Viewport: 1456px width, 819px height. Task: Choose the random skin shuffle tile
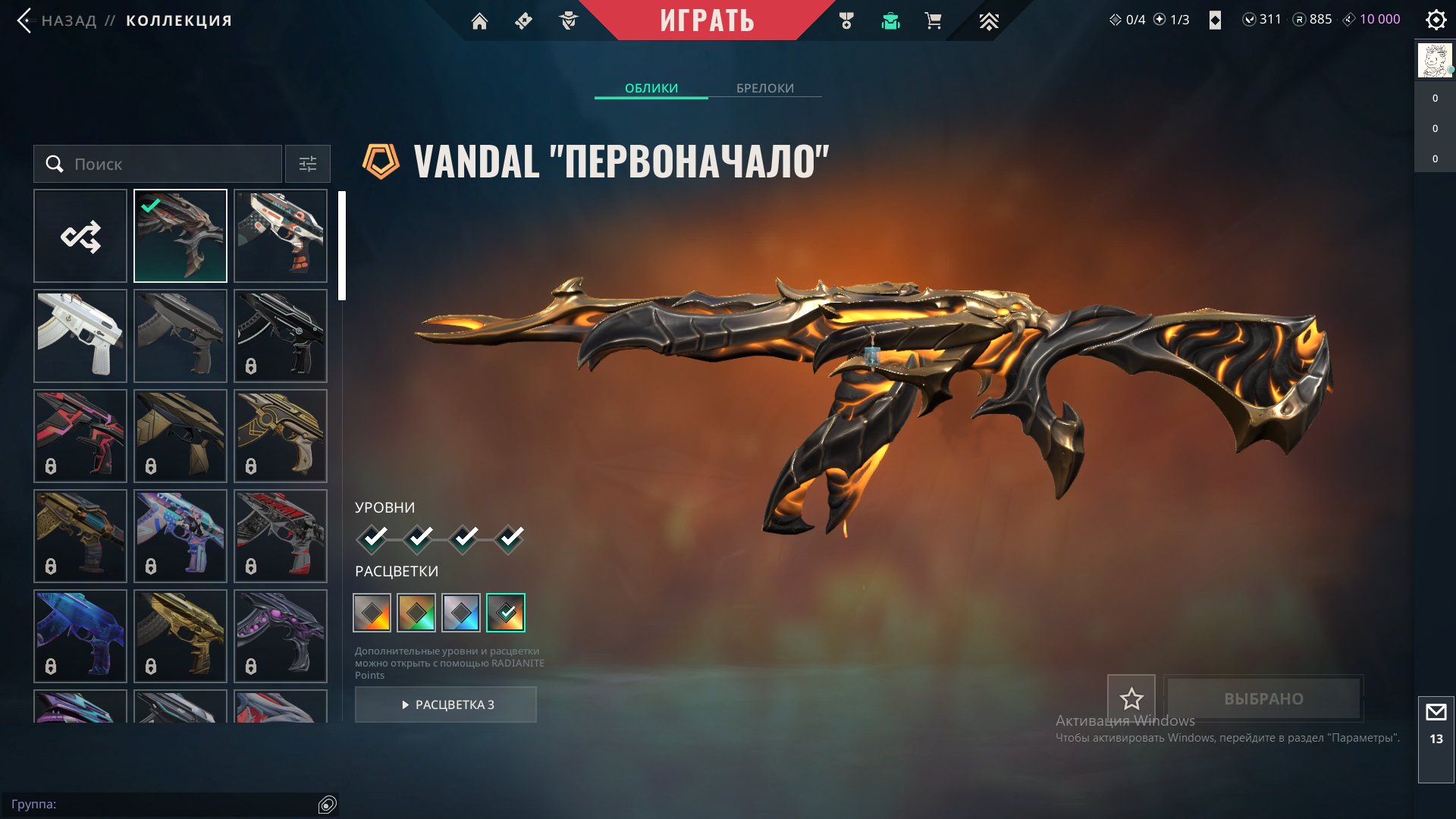pos(80,236)
